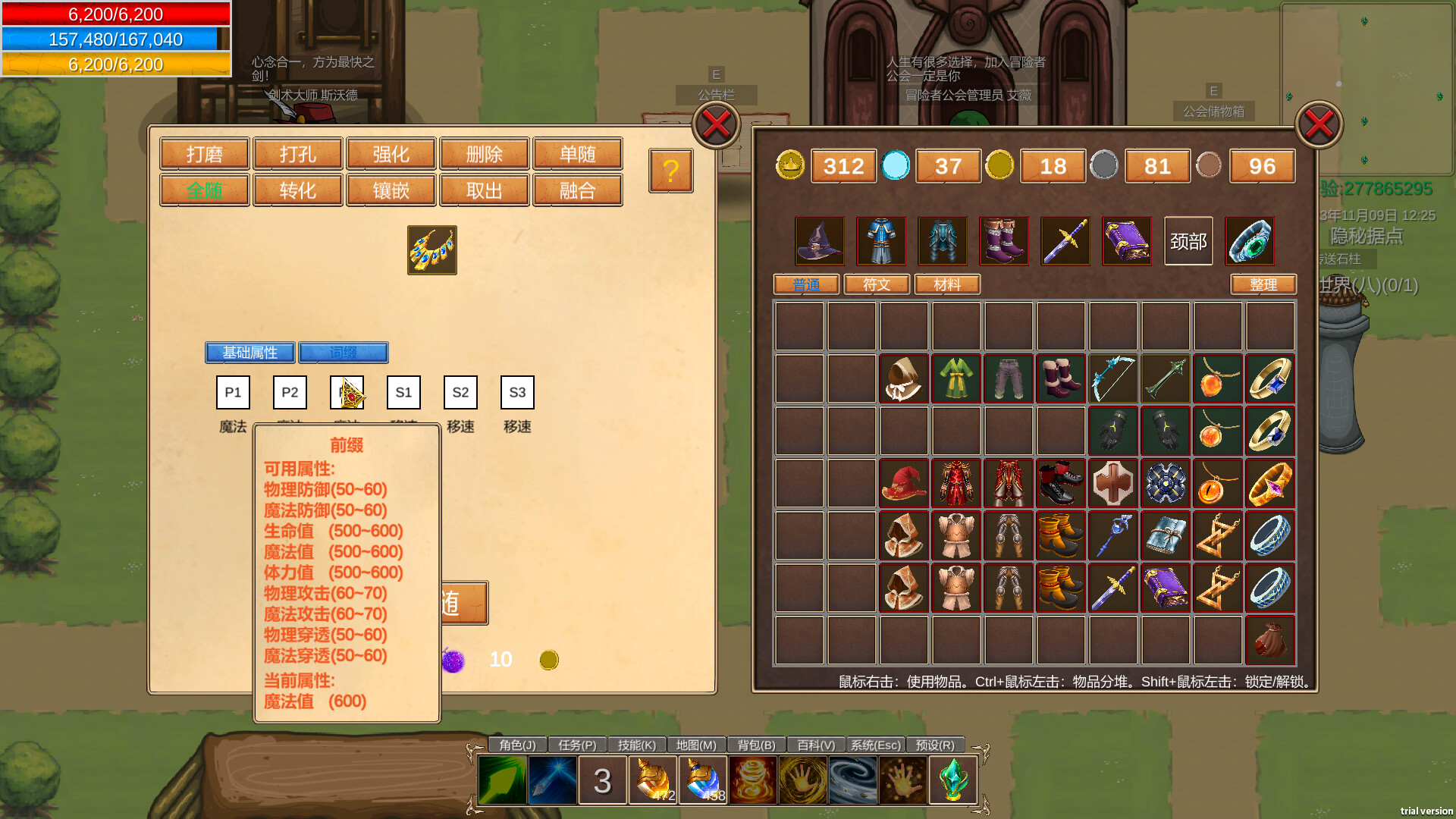This screenshot has width=1456, height=819.
Task: Open the P1 gem slot
Action: click(232, 392)
